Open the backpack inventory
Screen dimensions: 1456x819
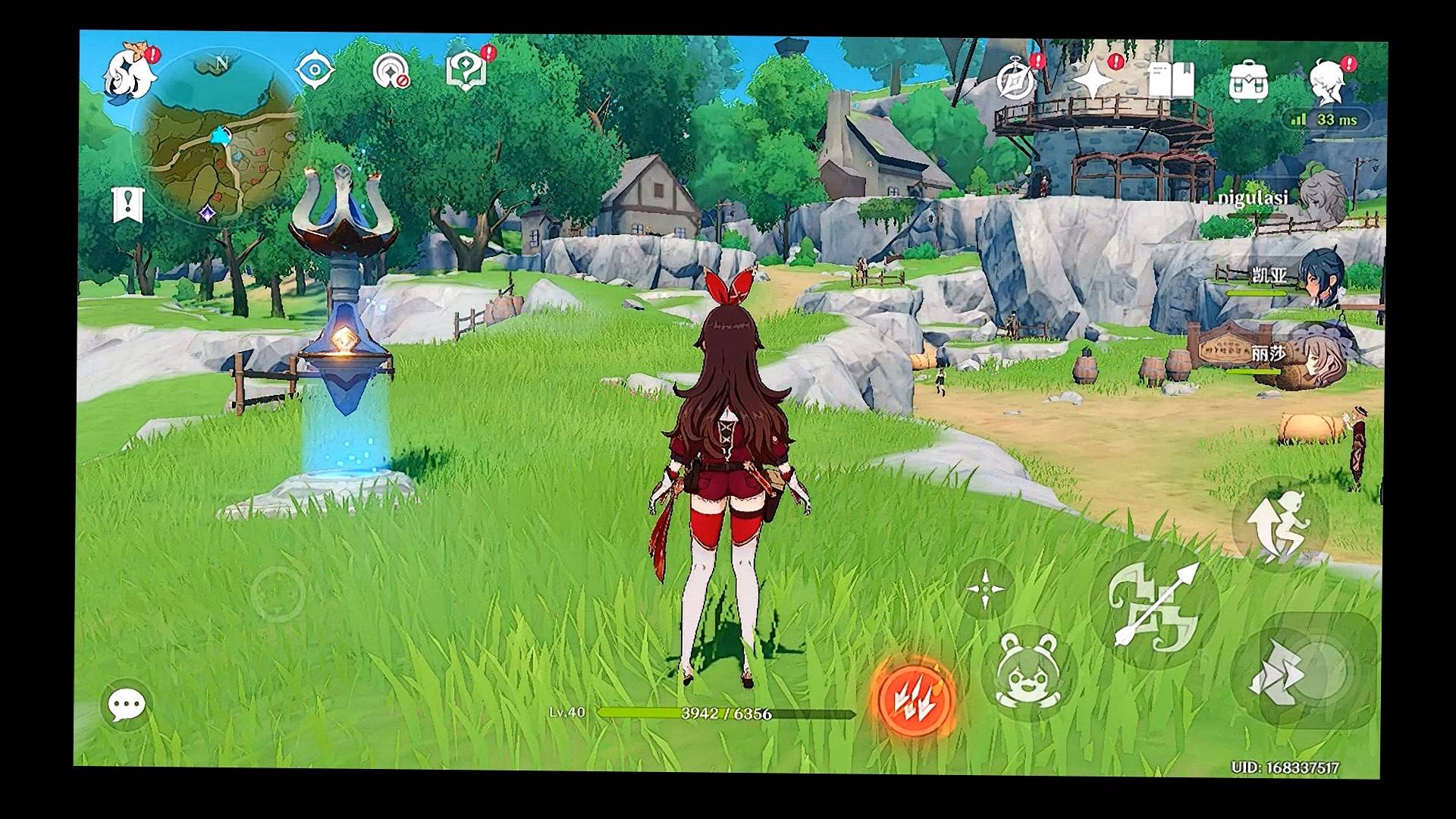click(x=1247, y=80)
